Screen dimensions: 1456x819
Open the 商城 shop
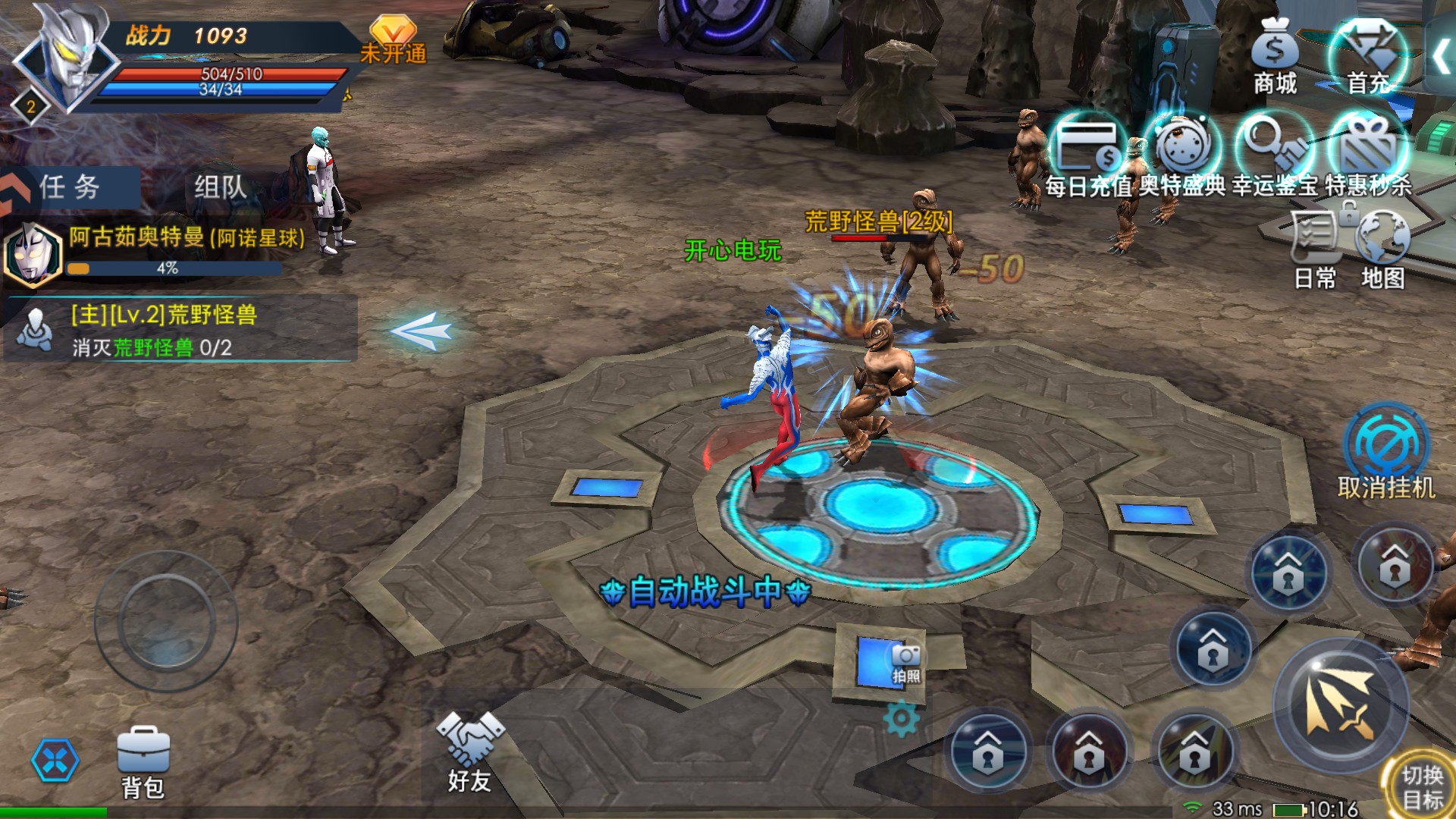point(1275,57)
